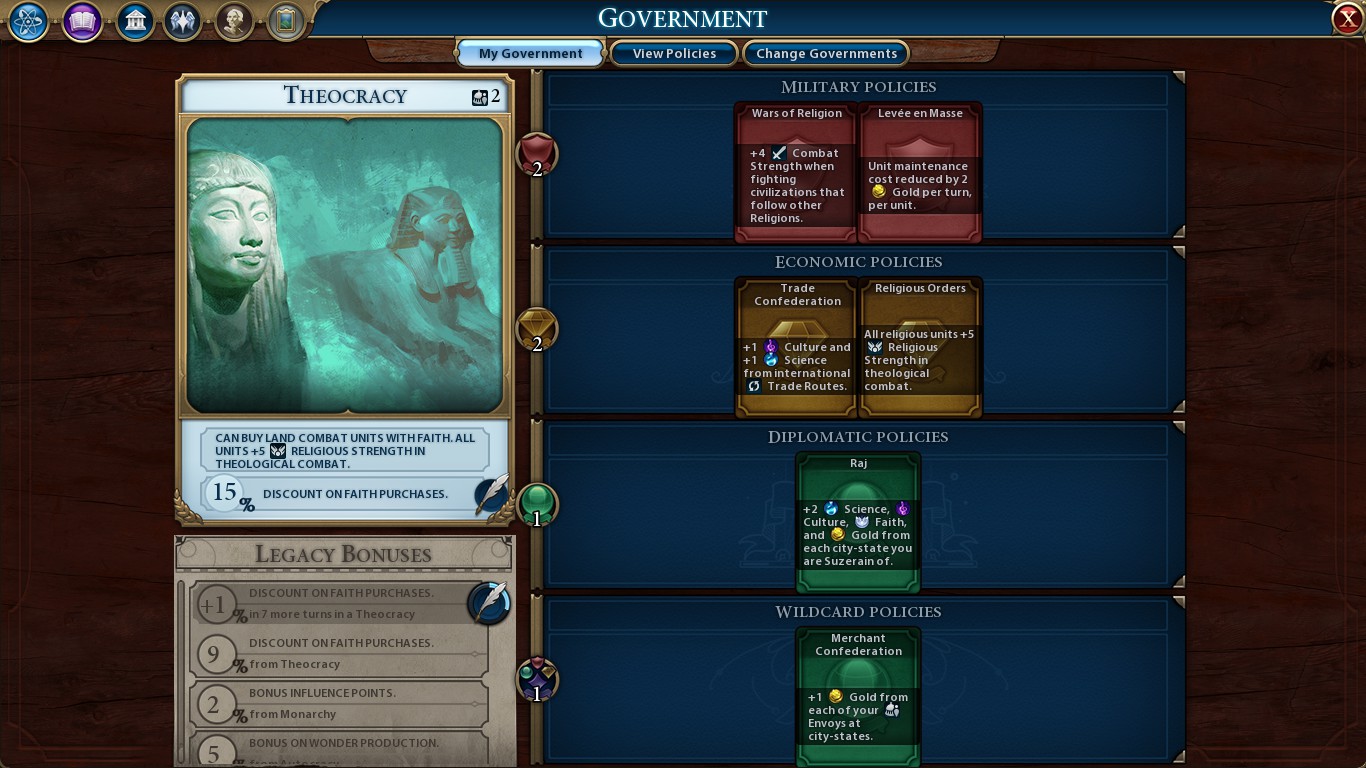Open the Great People portrait icon

click(234, 22)
